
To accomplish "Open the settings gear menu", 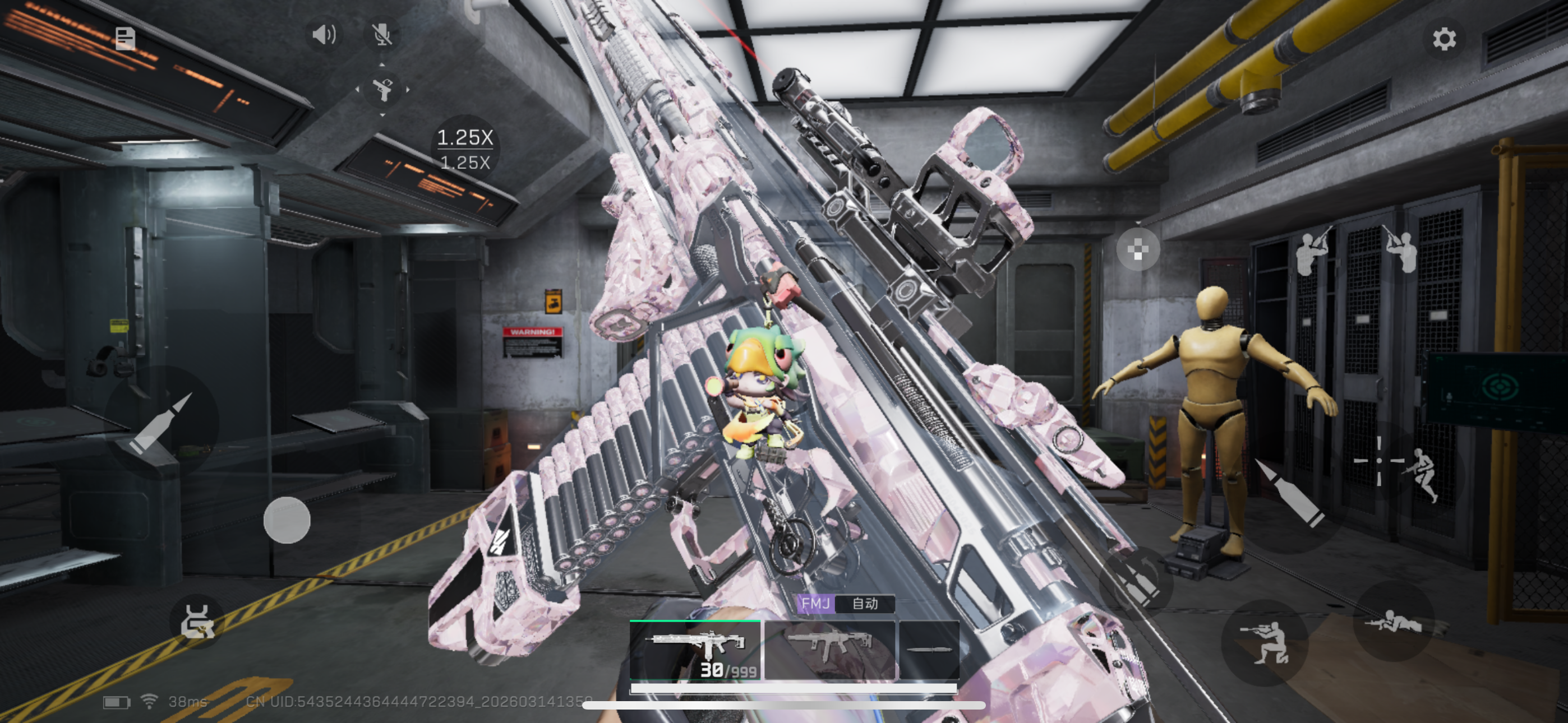I will point(1443,39).
